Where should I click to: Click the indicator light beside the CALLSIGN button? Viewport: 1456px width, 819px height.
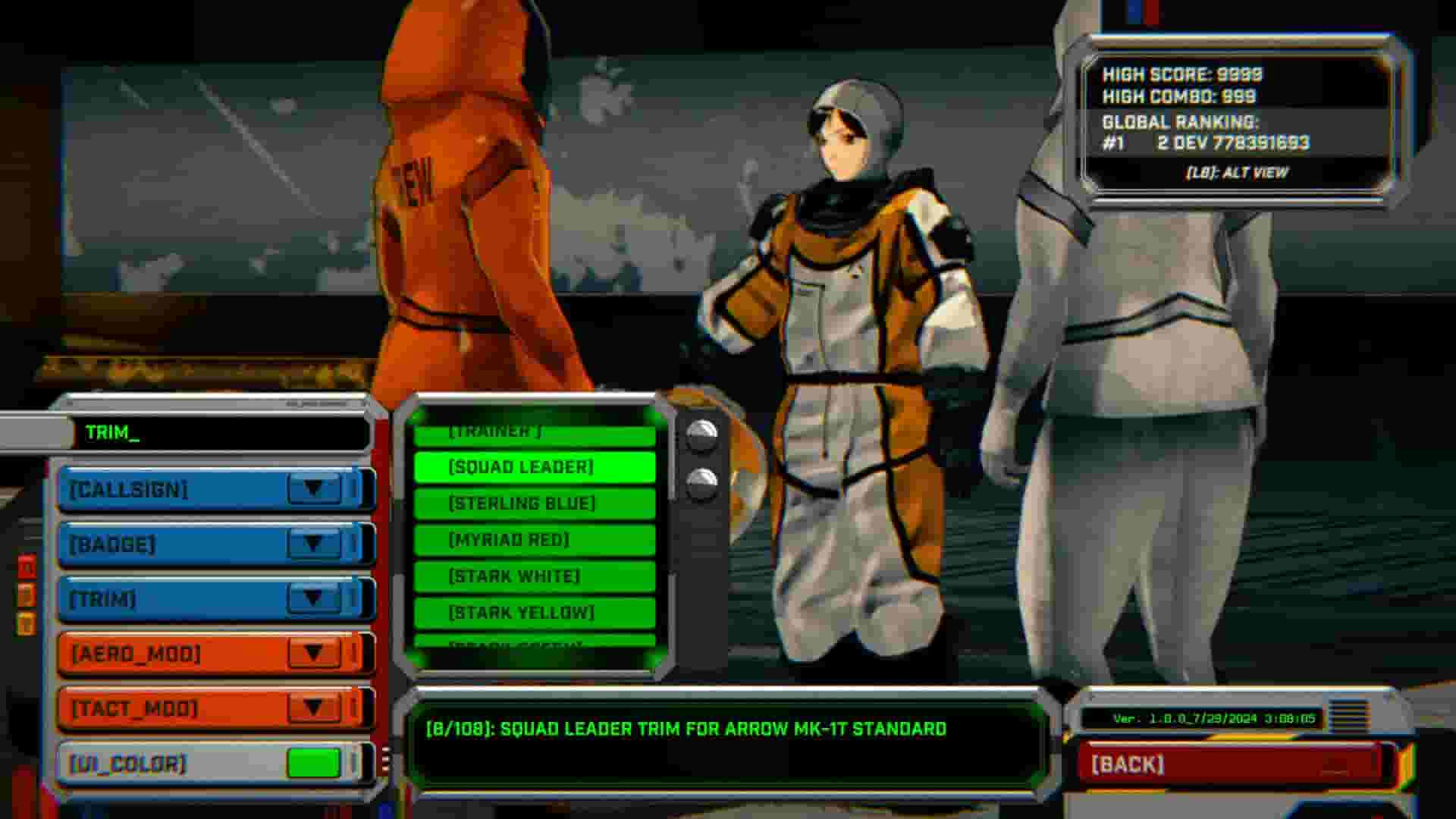tap(354, 489)
